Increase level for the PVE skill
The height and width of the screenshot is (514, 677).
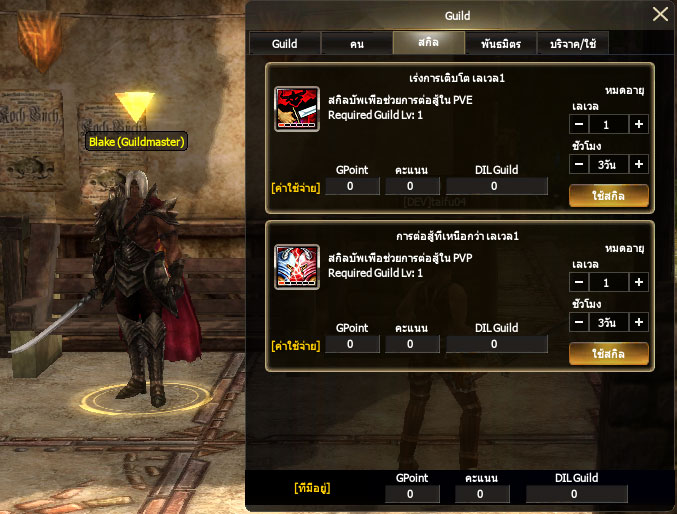tap(639, 124)
